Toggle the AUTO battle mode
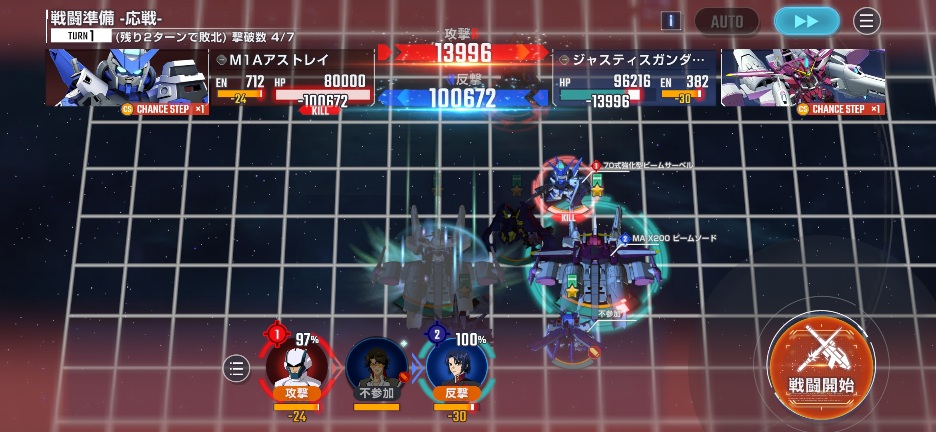936x432 pixels. click(x=727, y=21)
